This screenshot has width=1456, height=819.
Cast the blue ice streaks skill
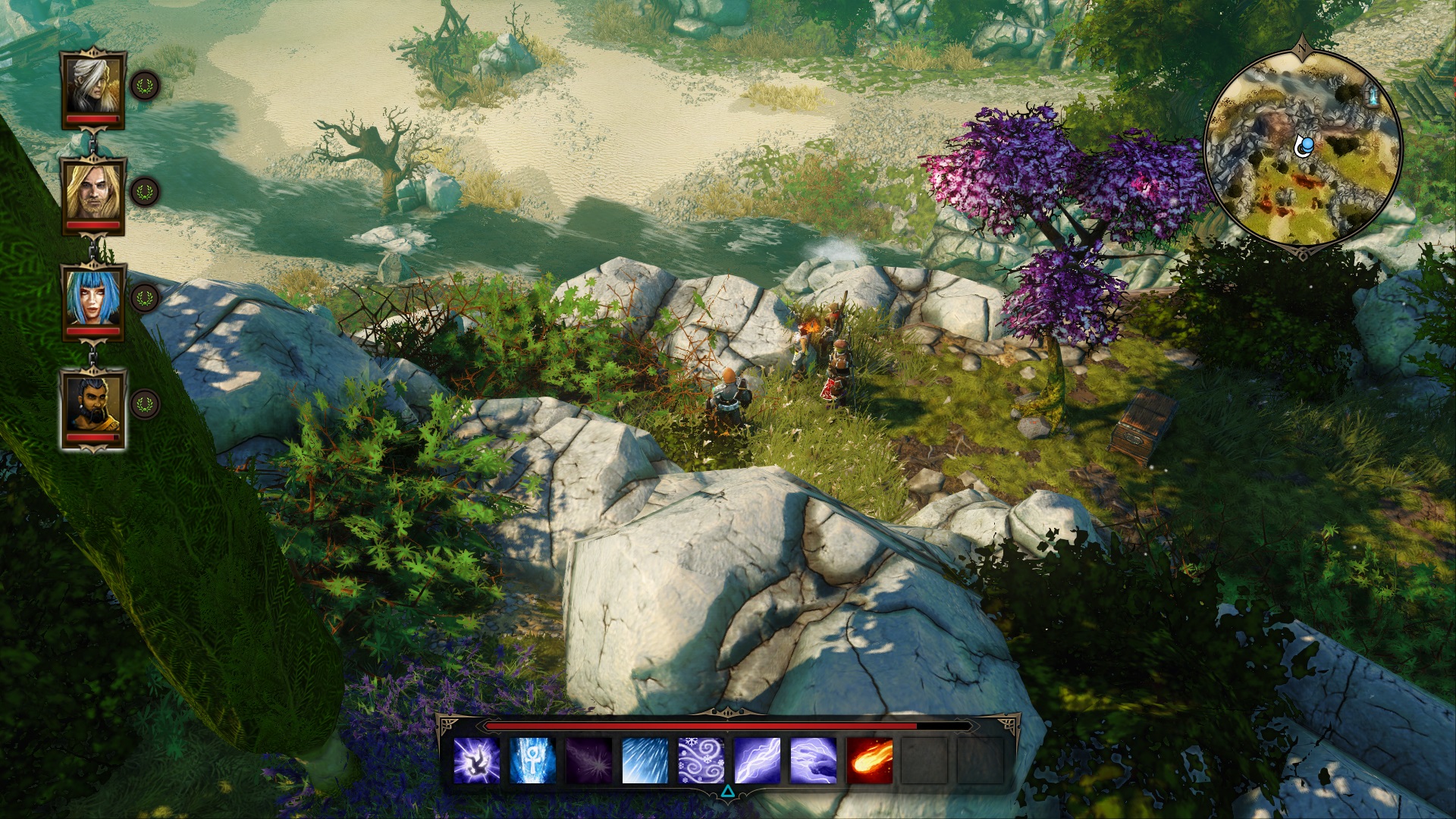coord(645,760)
